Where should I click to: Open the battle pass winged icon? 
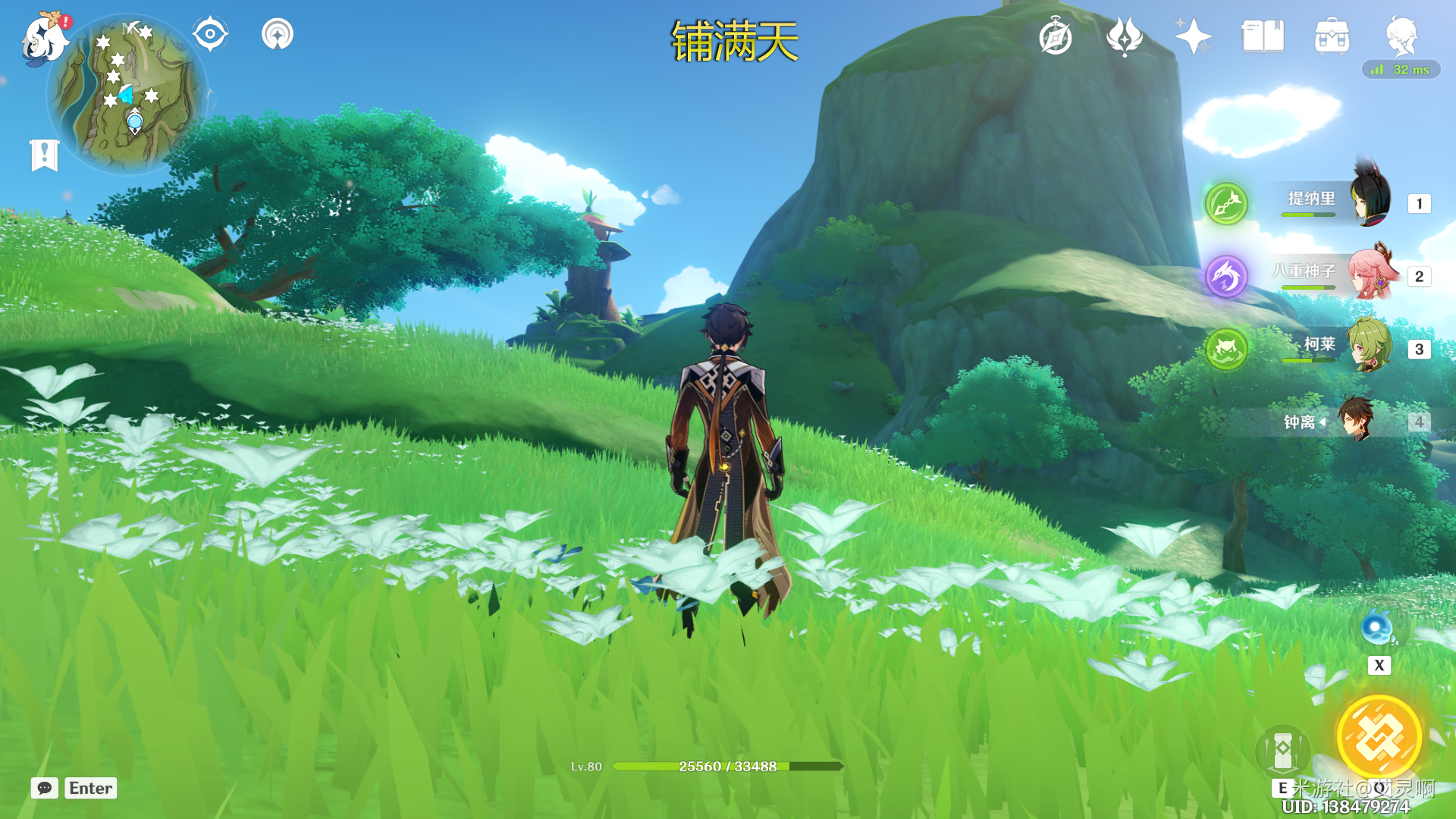[x=1125, y=36]
